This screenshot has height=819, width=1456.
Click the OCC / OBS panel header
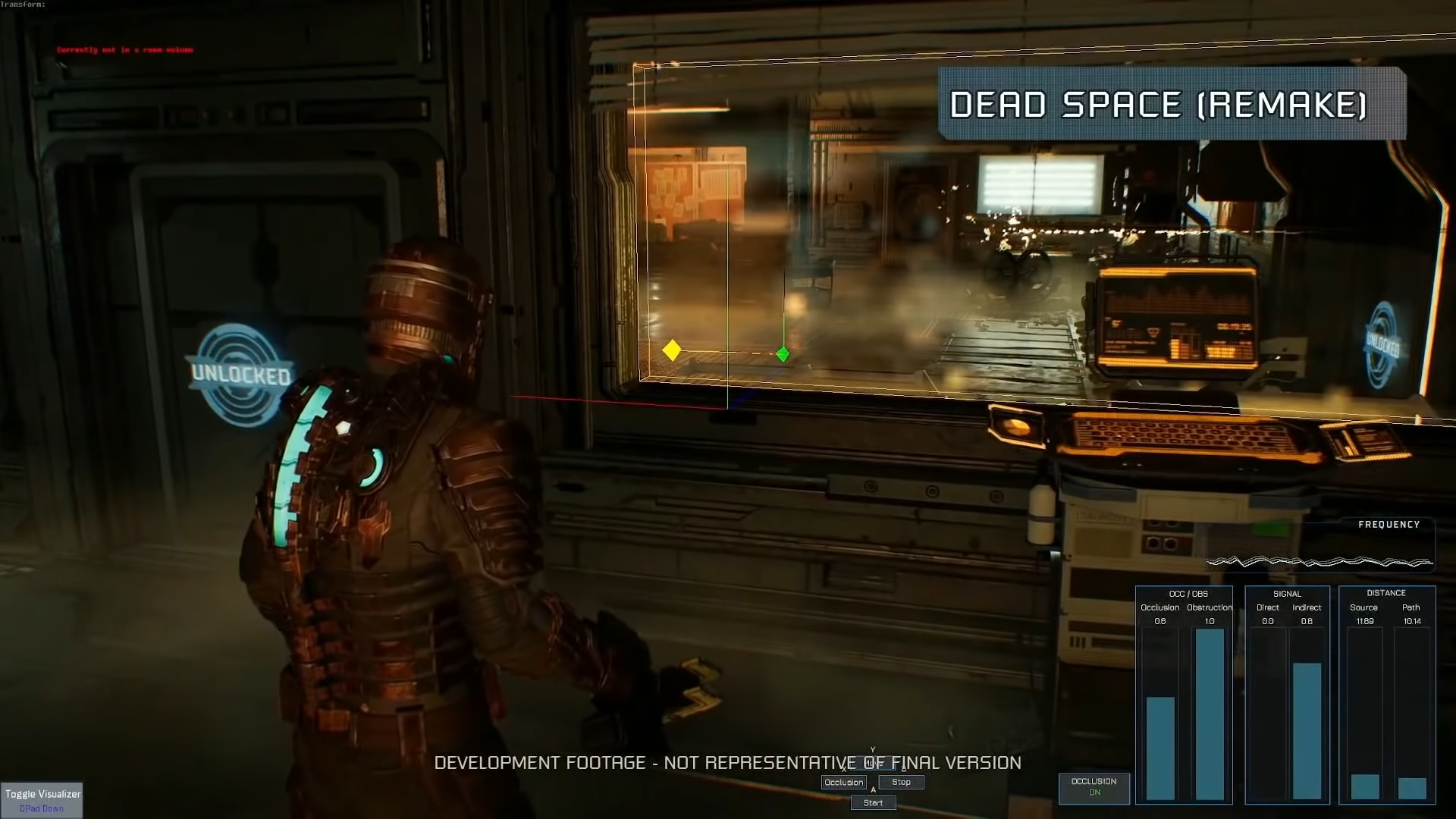[1187, 594]
